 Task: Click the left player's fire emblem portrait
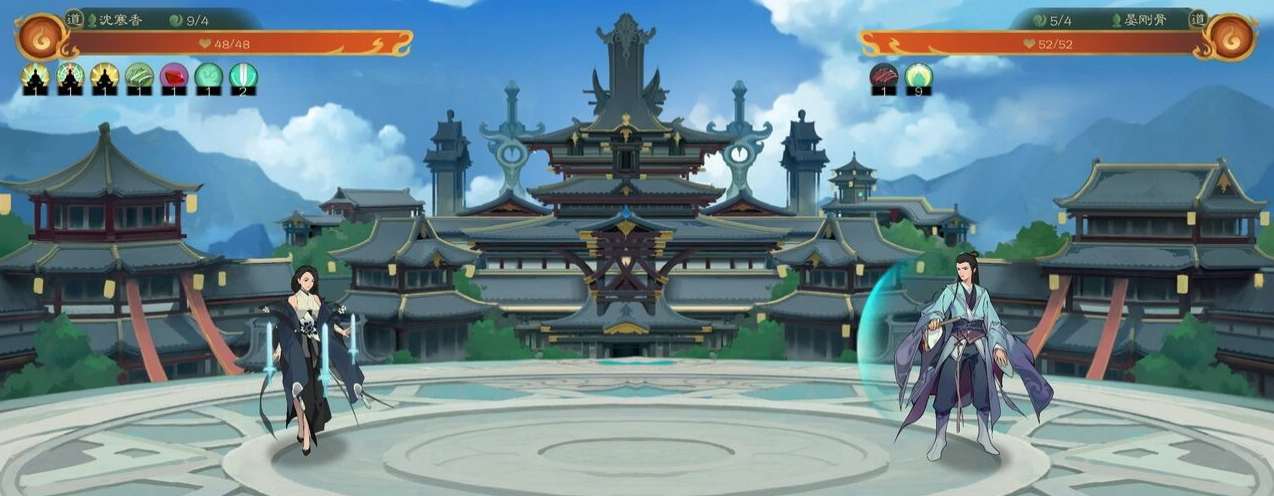40,36
